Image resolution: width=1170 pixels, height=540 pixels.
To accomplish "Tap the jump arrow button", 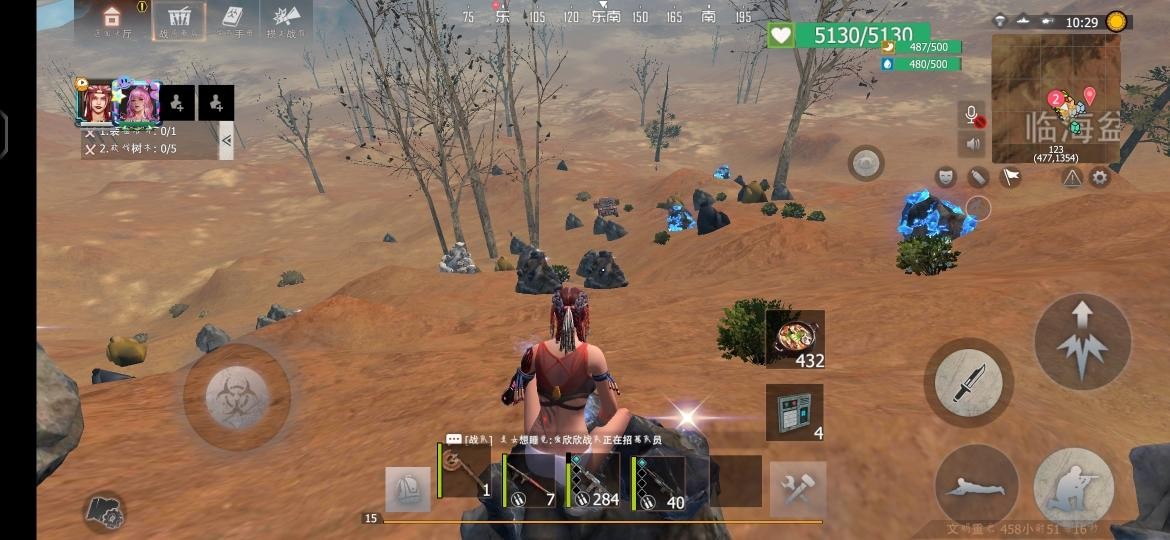I will (x=1082, y=342).
